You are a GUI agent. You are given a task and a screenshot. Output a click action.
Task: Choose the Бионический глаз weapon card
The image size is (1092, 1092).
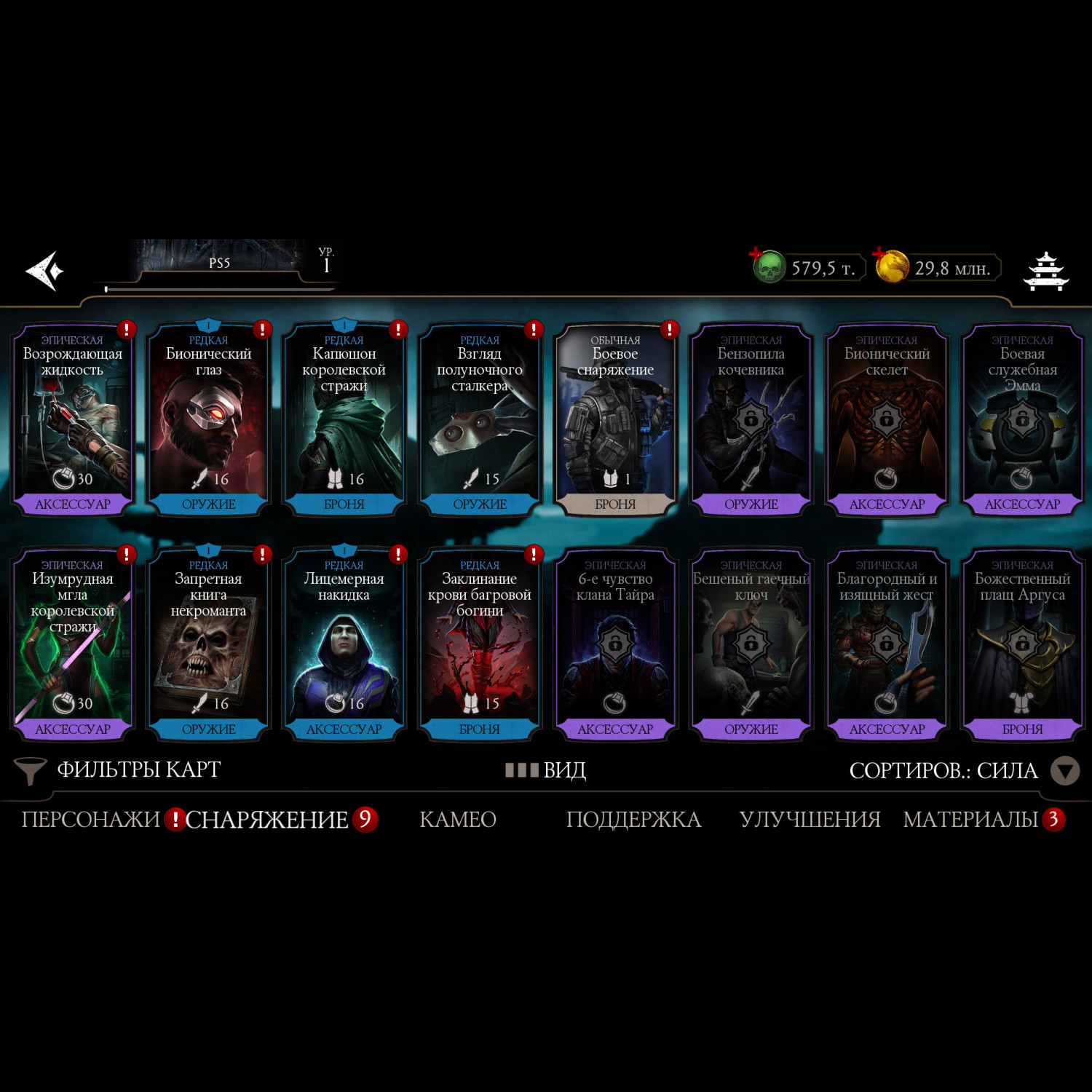click(x=208, y=420)
